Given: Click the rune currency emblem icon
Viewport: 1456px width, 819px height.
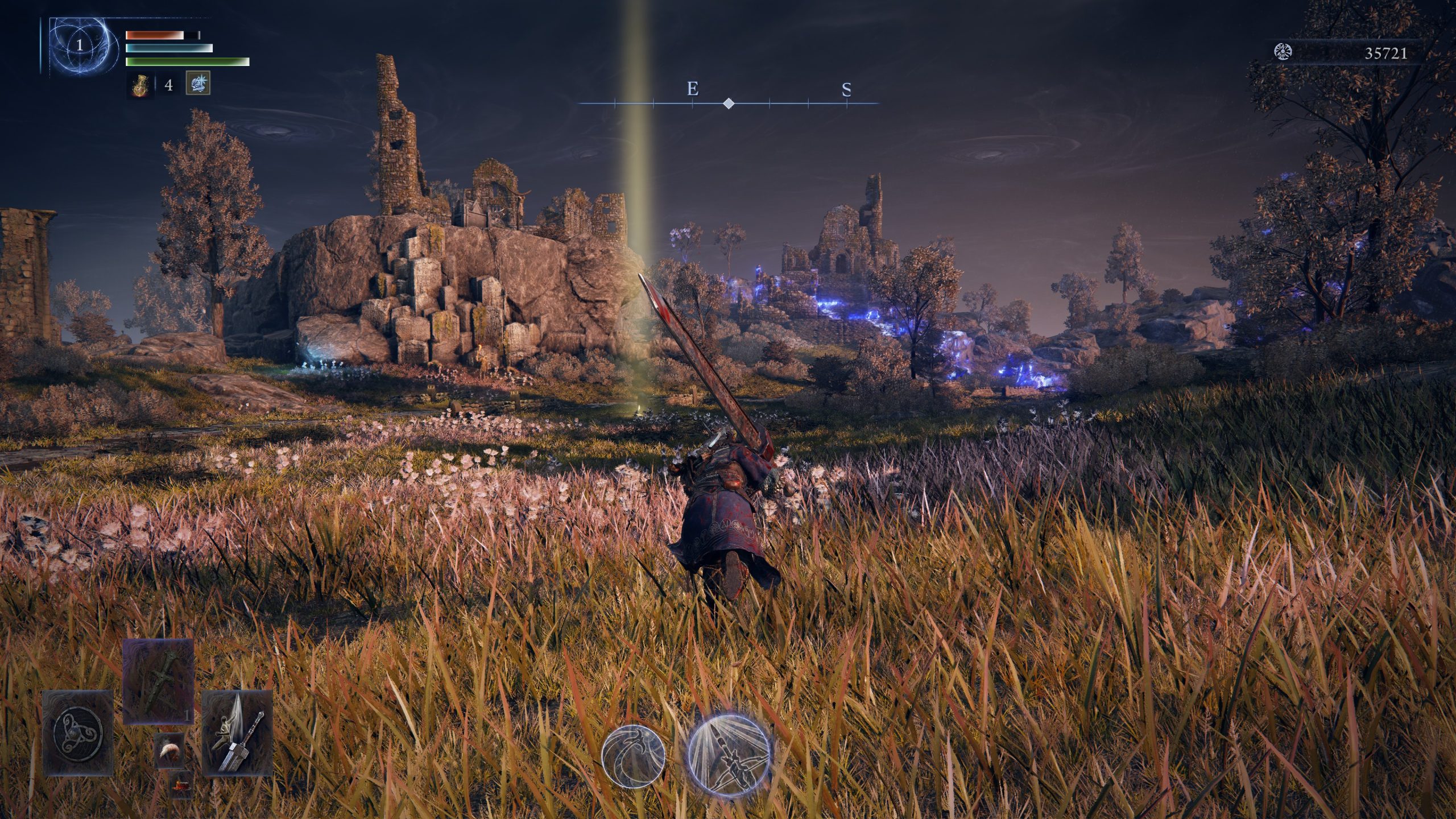Looking at the screenshot, I should pos(1284,53).
